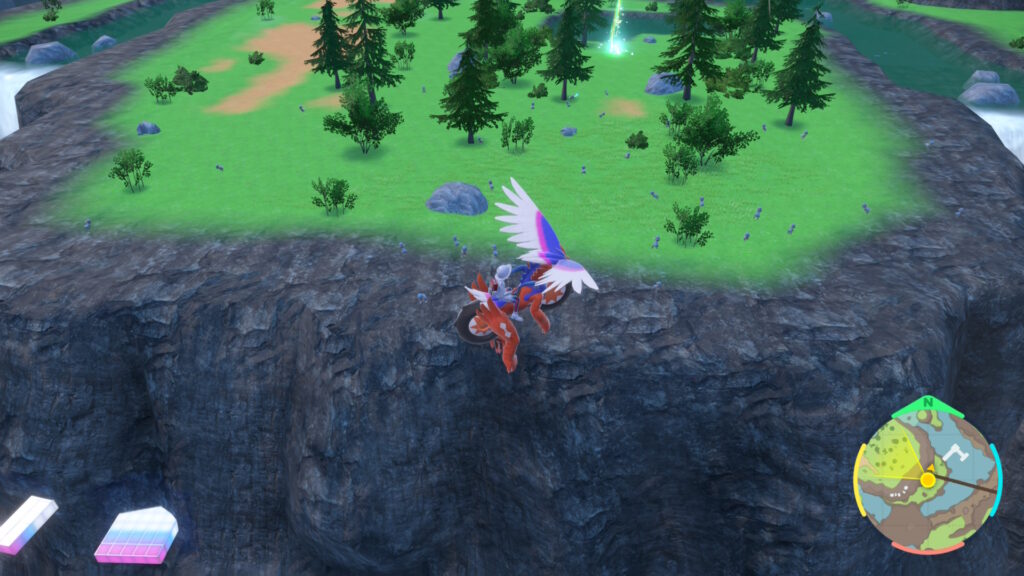The image size is (1024, 576).
Task: Click the white bridge icon on the minimap
Action: tap(956, 452)
